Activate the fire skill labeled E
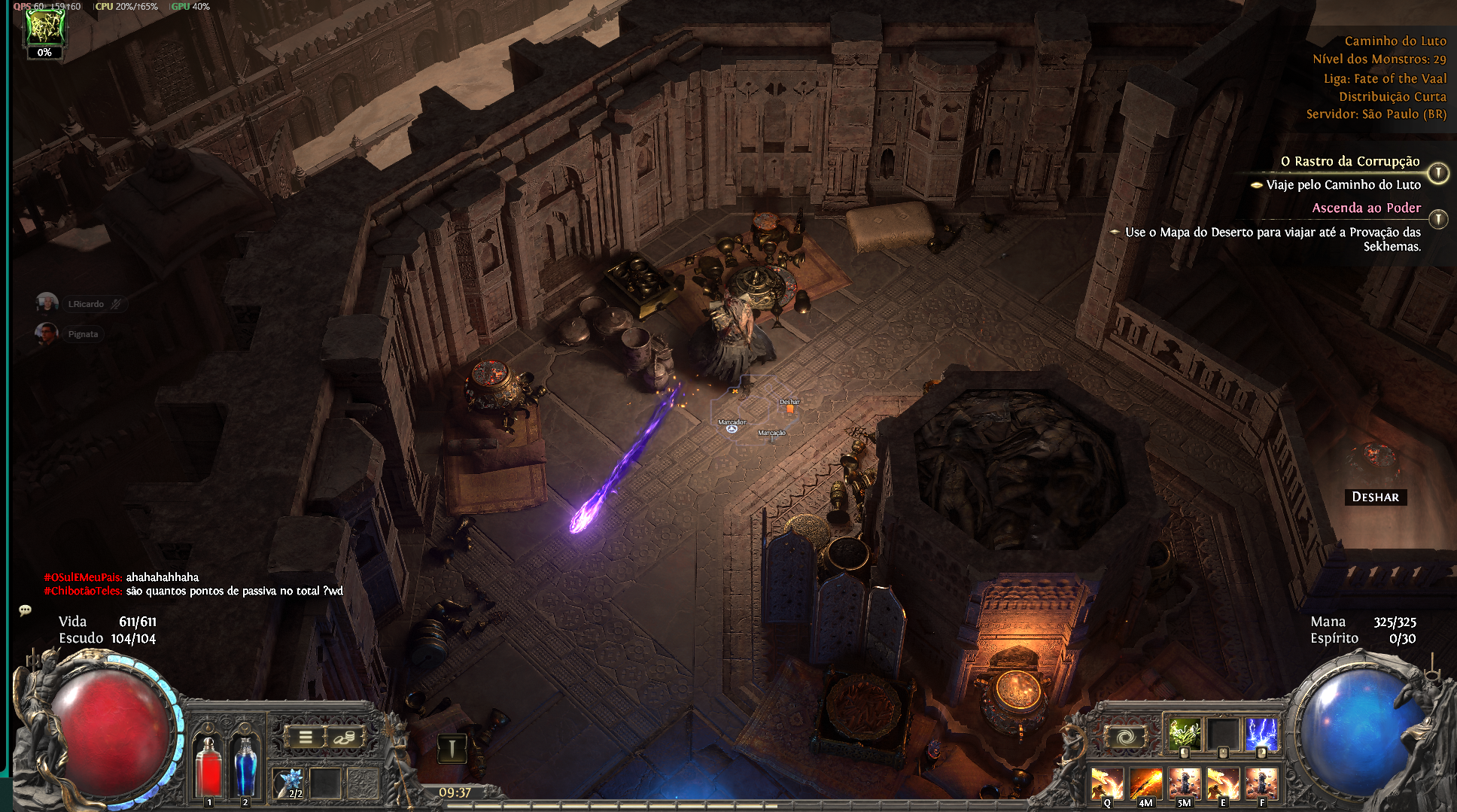This screenshot has width=1457, height=812. [1222, 783]
